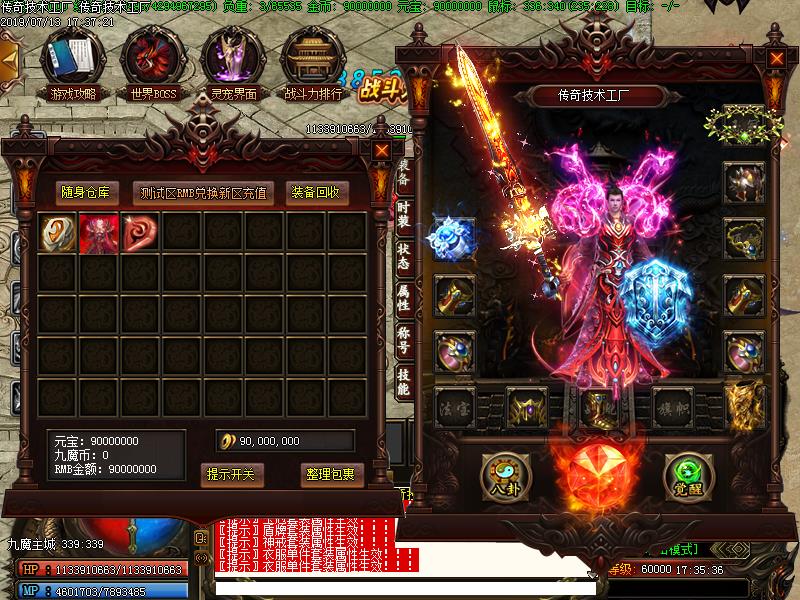
Task: Open the 觉醒 awakening button
Action: tap(685, 473)
